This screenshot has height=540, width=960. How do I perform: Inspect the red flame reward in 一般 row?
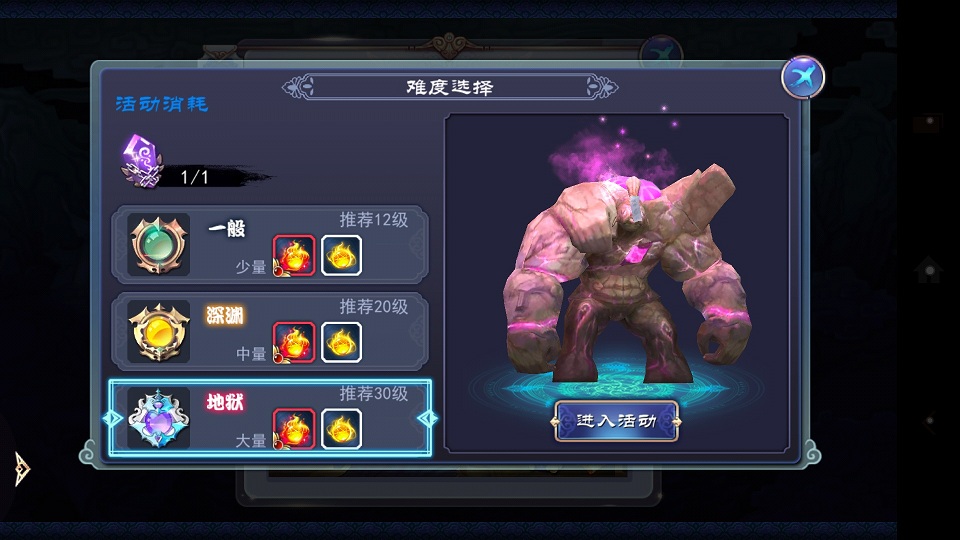[x=294, y=256]
